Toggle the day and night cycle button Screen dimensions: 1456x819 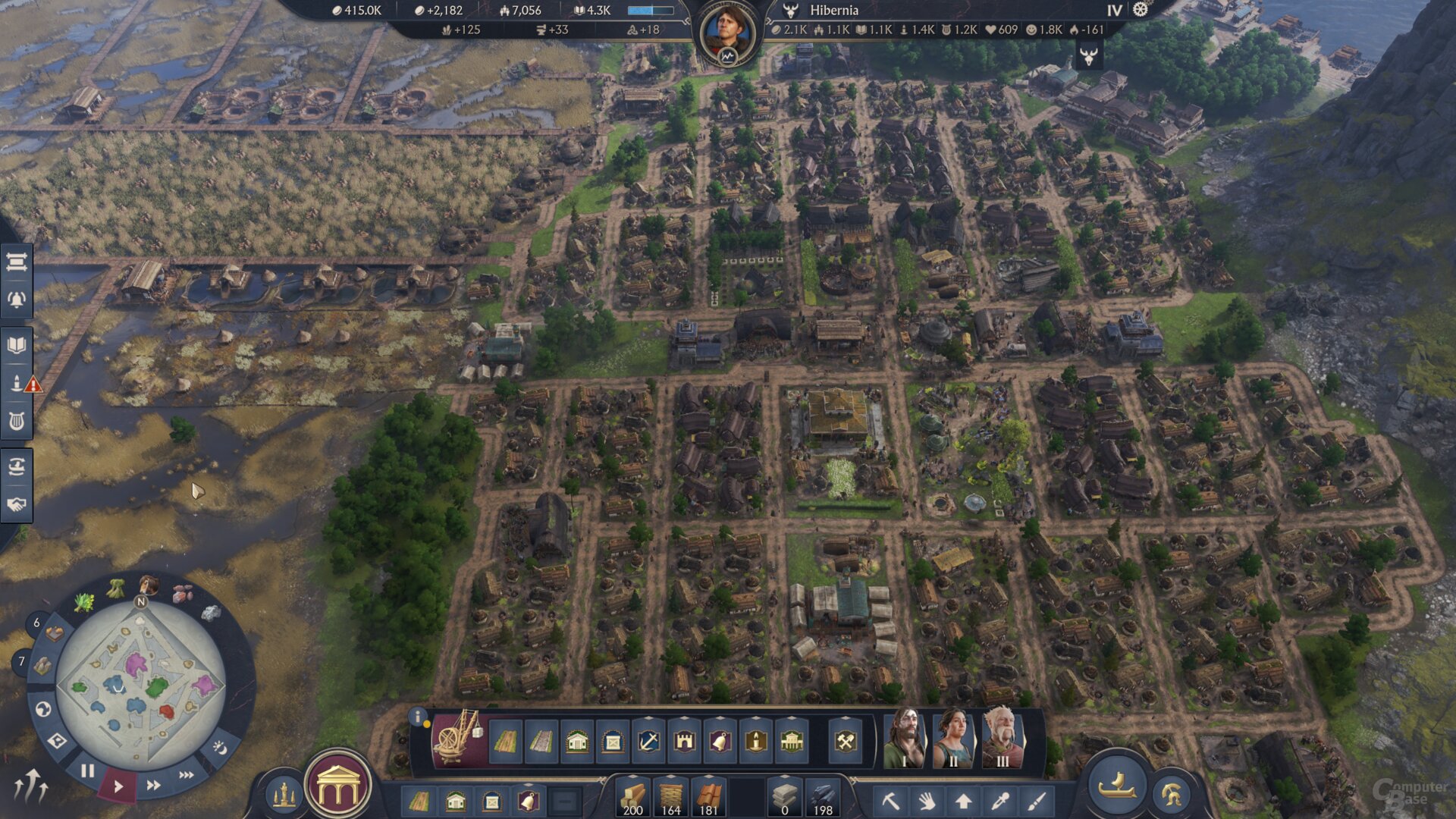[x=219, y=748]
